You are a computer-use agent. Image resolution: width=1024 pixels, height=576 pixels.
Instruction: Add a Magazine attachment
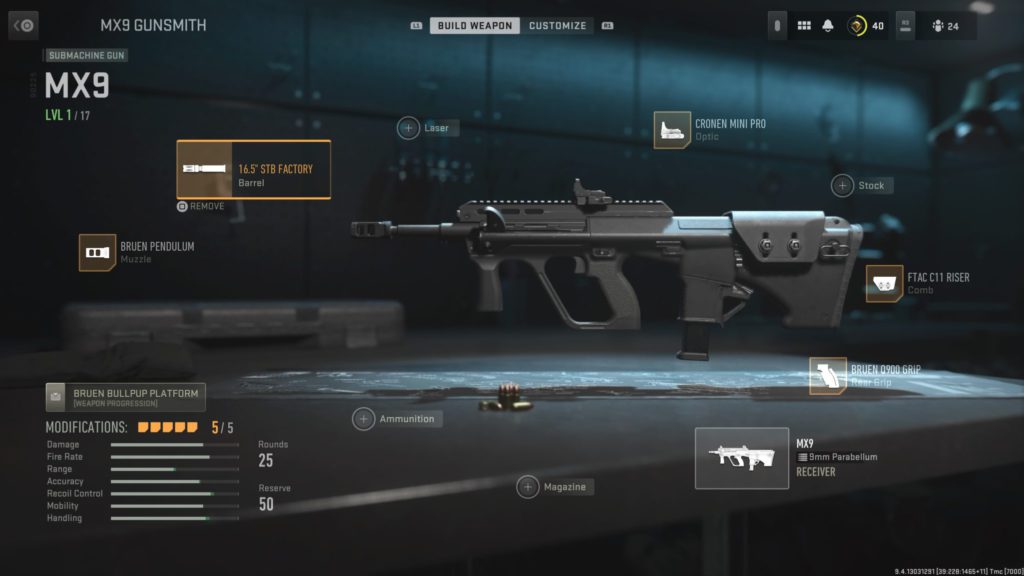coord(528,487)
